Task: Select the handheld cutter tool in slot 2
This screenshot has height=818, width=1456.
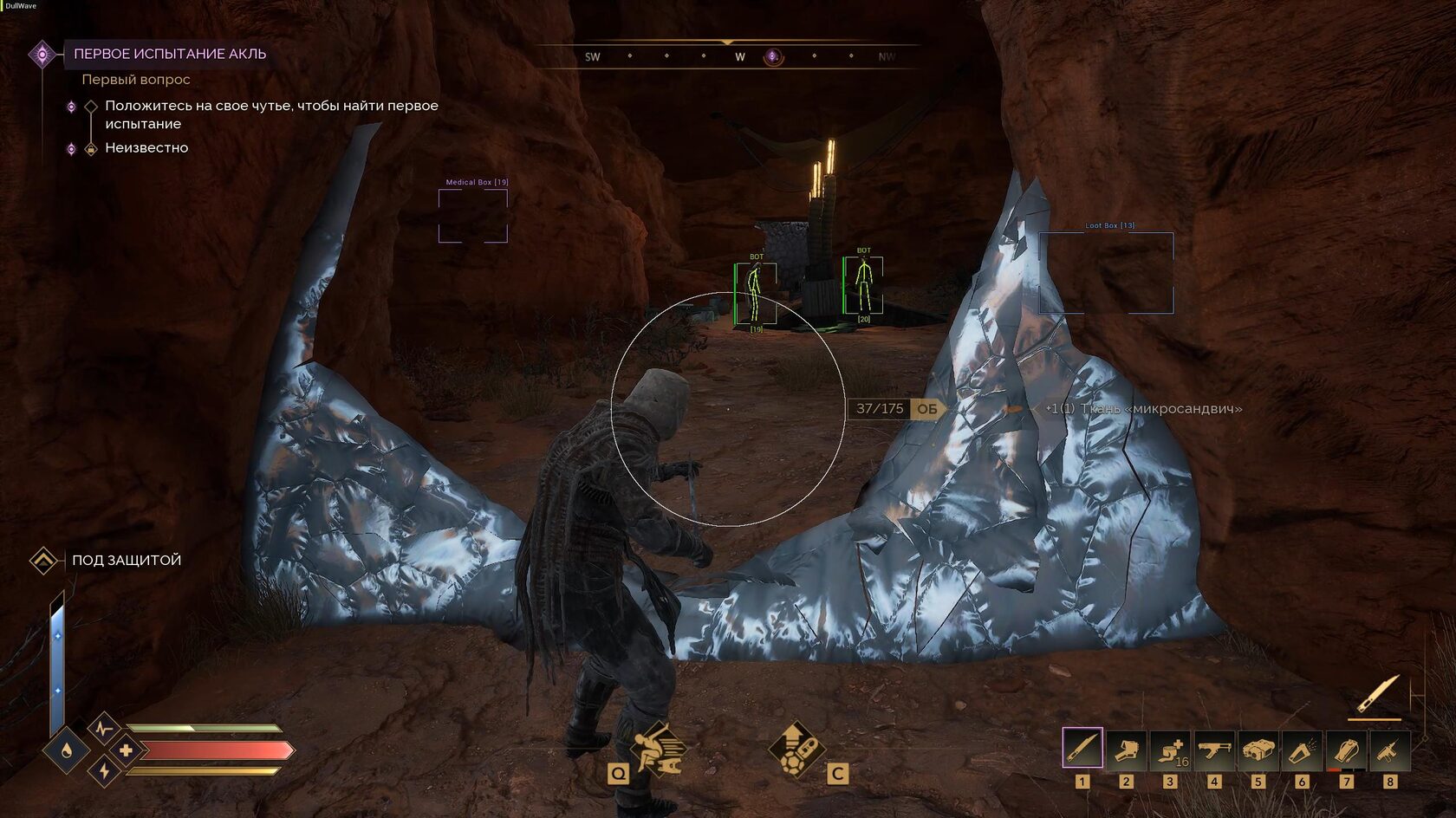Action: (x=1126, y=750)
